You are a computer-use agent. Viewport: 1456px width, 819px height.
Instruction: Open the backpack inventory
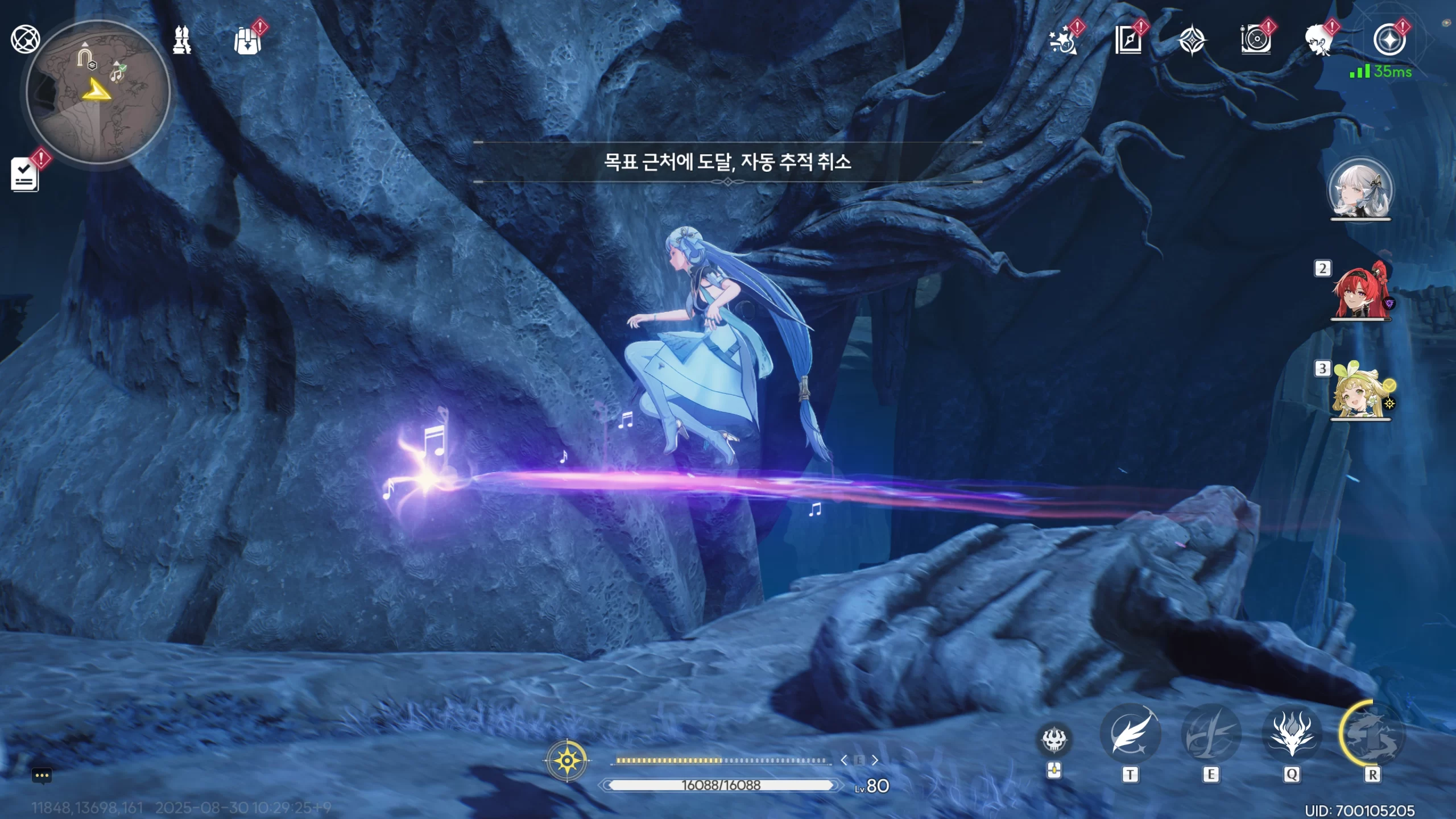[247, 41]
